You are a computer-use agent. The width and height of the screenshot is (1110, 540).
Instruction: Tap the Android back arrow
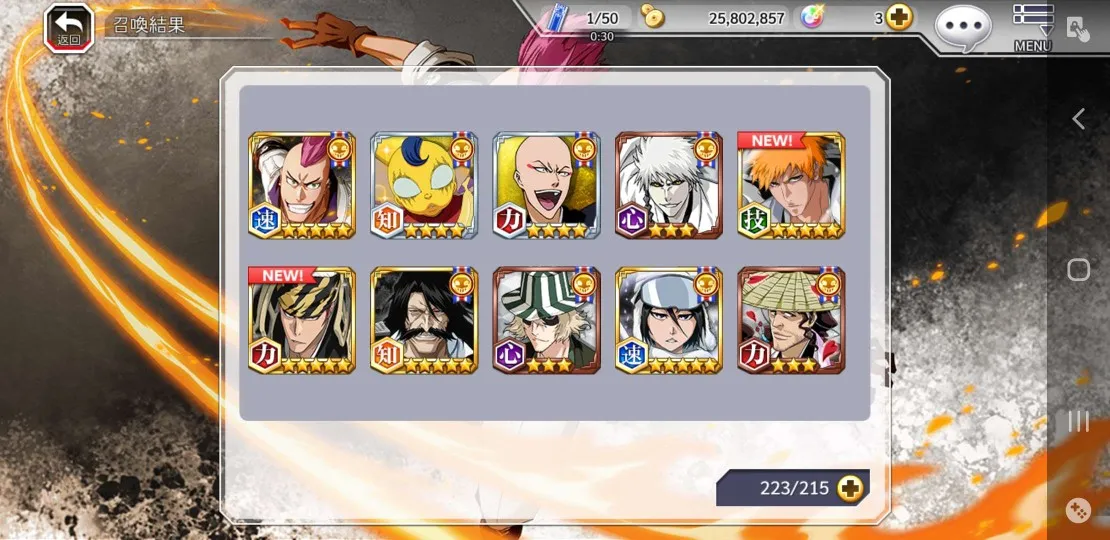(1078, 119)
